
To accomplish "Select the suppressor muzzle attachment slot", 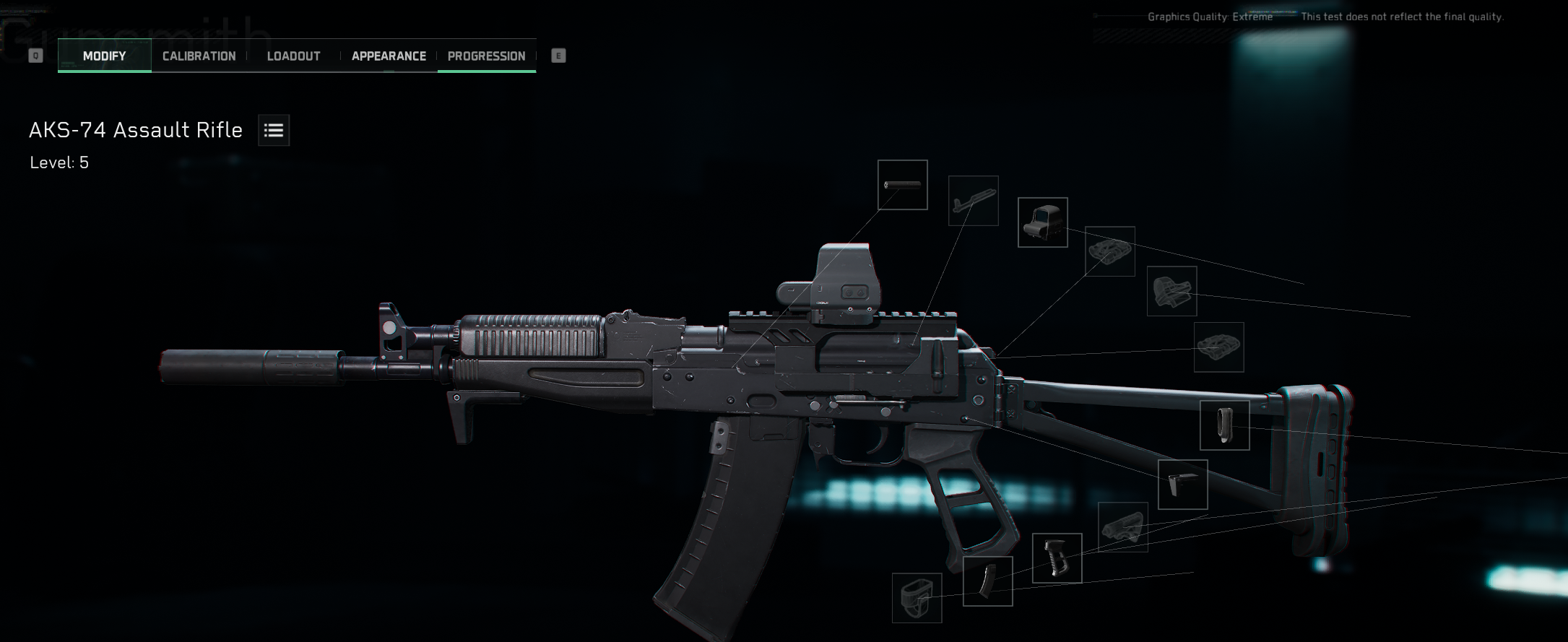I will 902,185.
